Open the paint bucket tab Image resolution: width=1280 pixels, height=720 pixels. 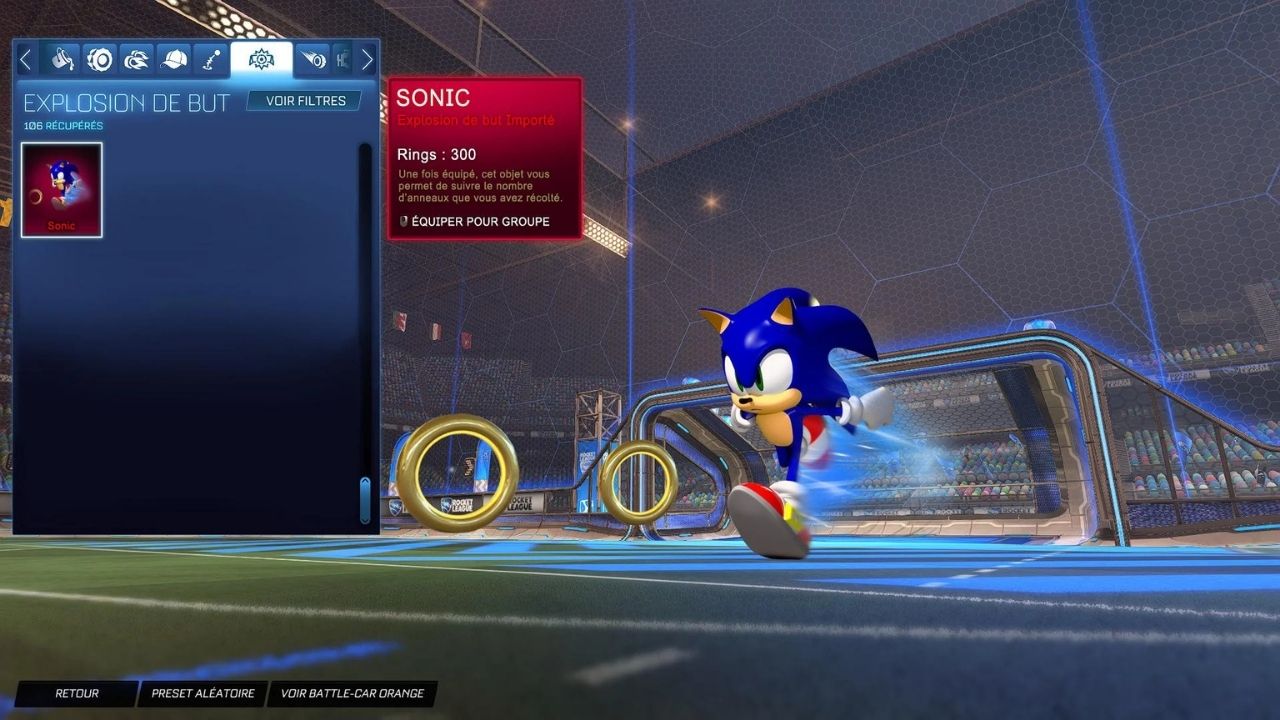point(63,60)
